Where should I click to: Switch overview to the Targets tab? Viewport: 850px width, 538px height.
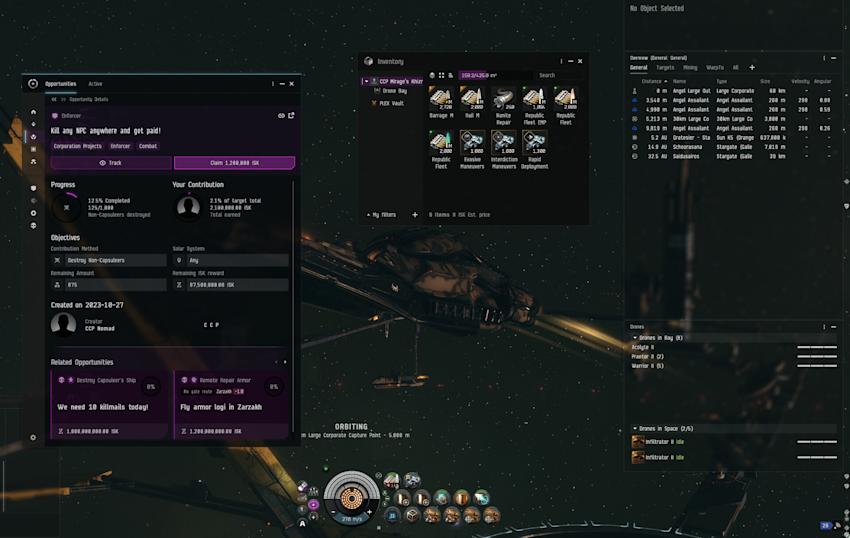point(665,67)
